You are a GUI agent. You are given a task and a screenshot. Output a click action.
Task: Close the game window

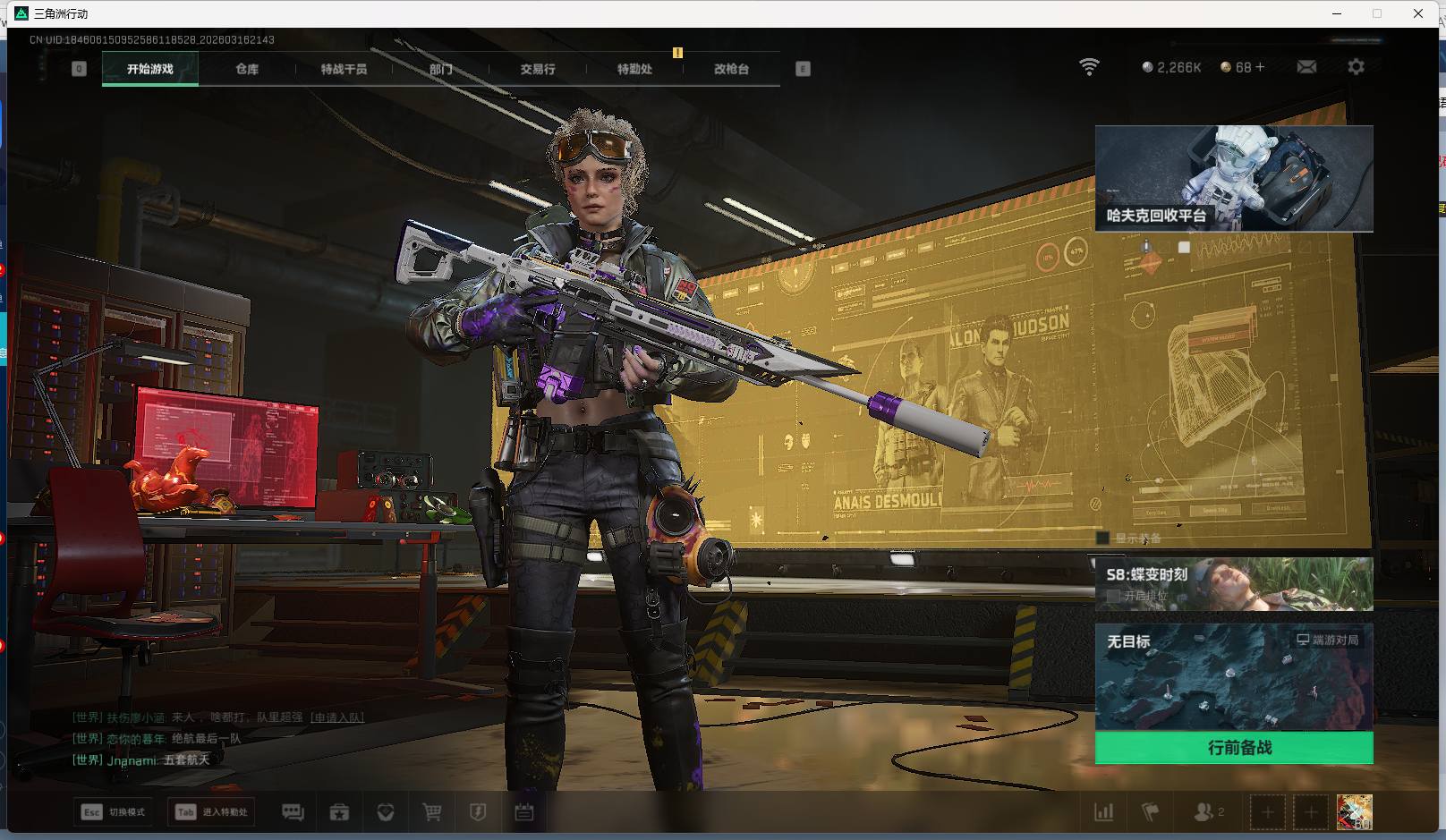coord(1418,13)
